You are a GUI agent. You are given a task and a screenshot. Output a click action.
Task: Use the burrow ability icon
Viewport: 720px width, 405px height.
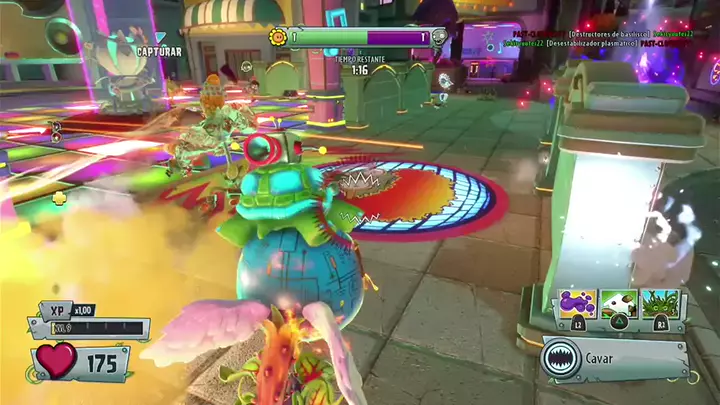click(x=619, y=304)
